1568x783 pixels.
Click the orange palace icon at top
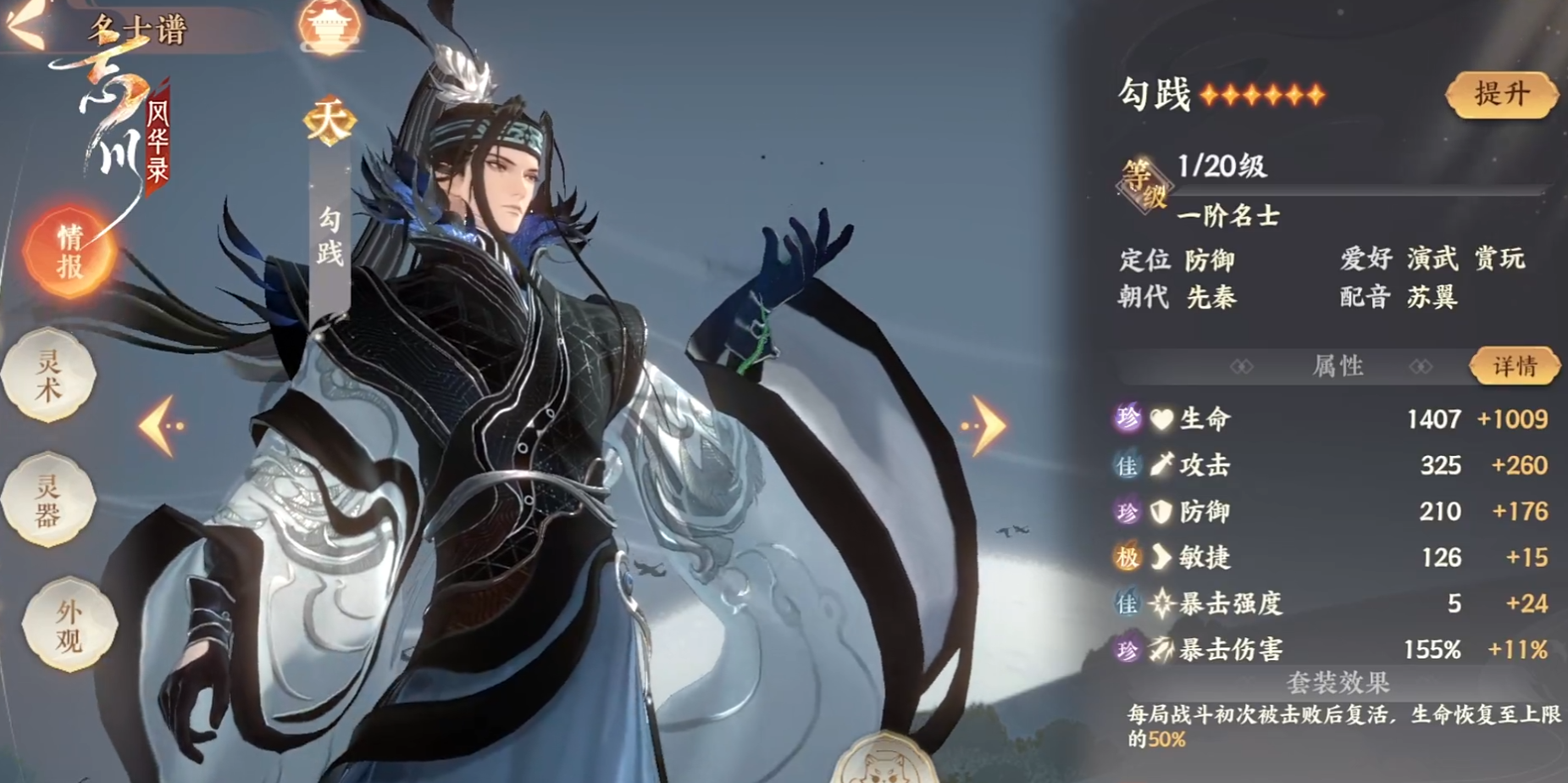tap(330, 25)
